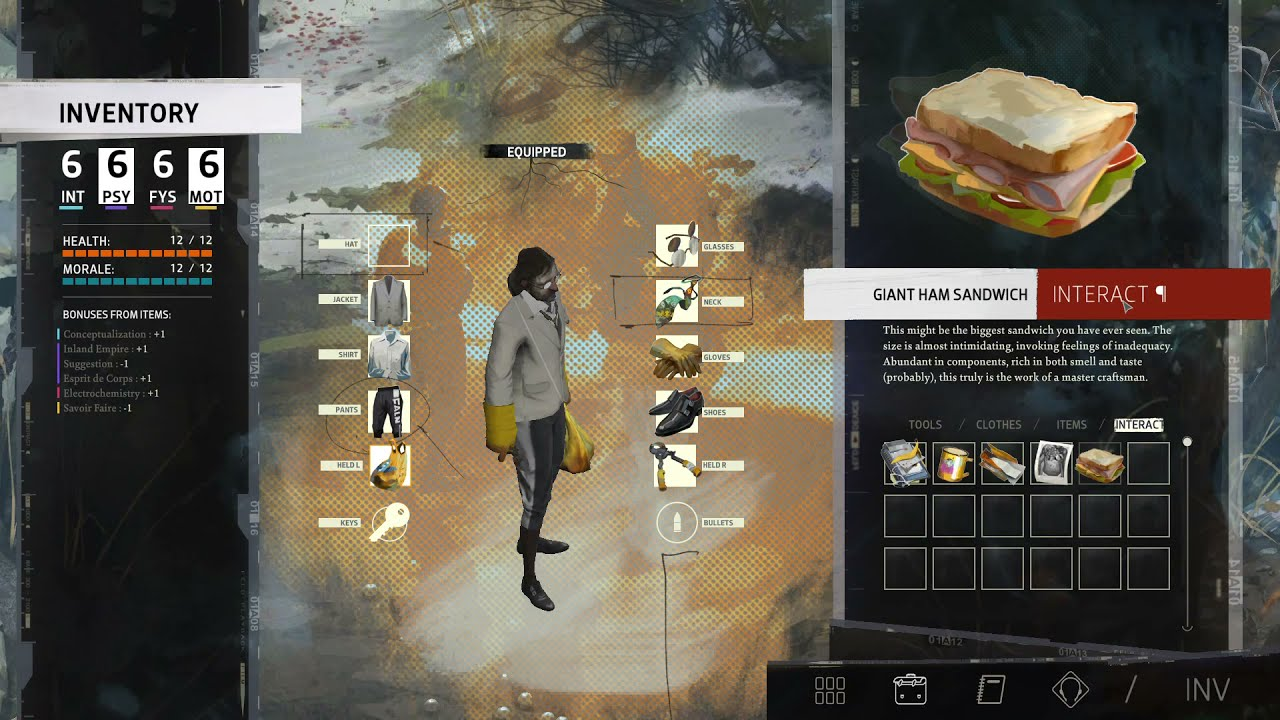The width and height of the screenshot is (1280, 720).
Task: Select the giant ham sandwich inventory slot
Action: pos(1099,464)
